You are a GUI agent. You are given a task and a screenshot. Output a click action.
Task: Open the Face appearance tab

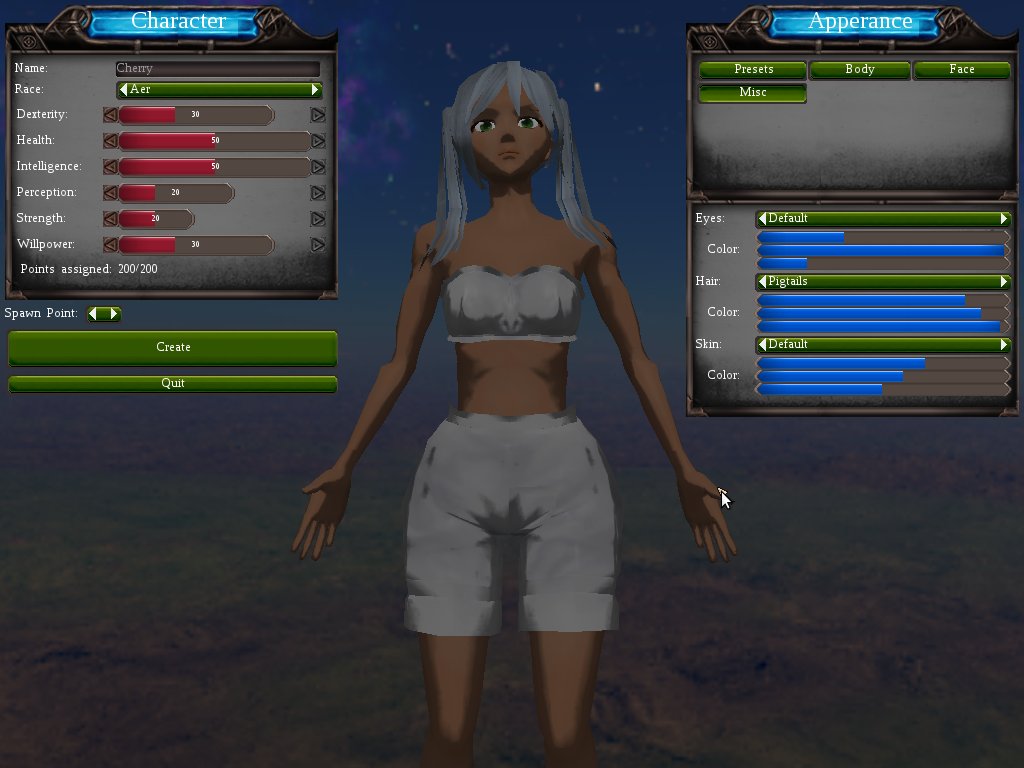tap(962, 70)
